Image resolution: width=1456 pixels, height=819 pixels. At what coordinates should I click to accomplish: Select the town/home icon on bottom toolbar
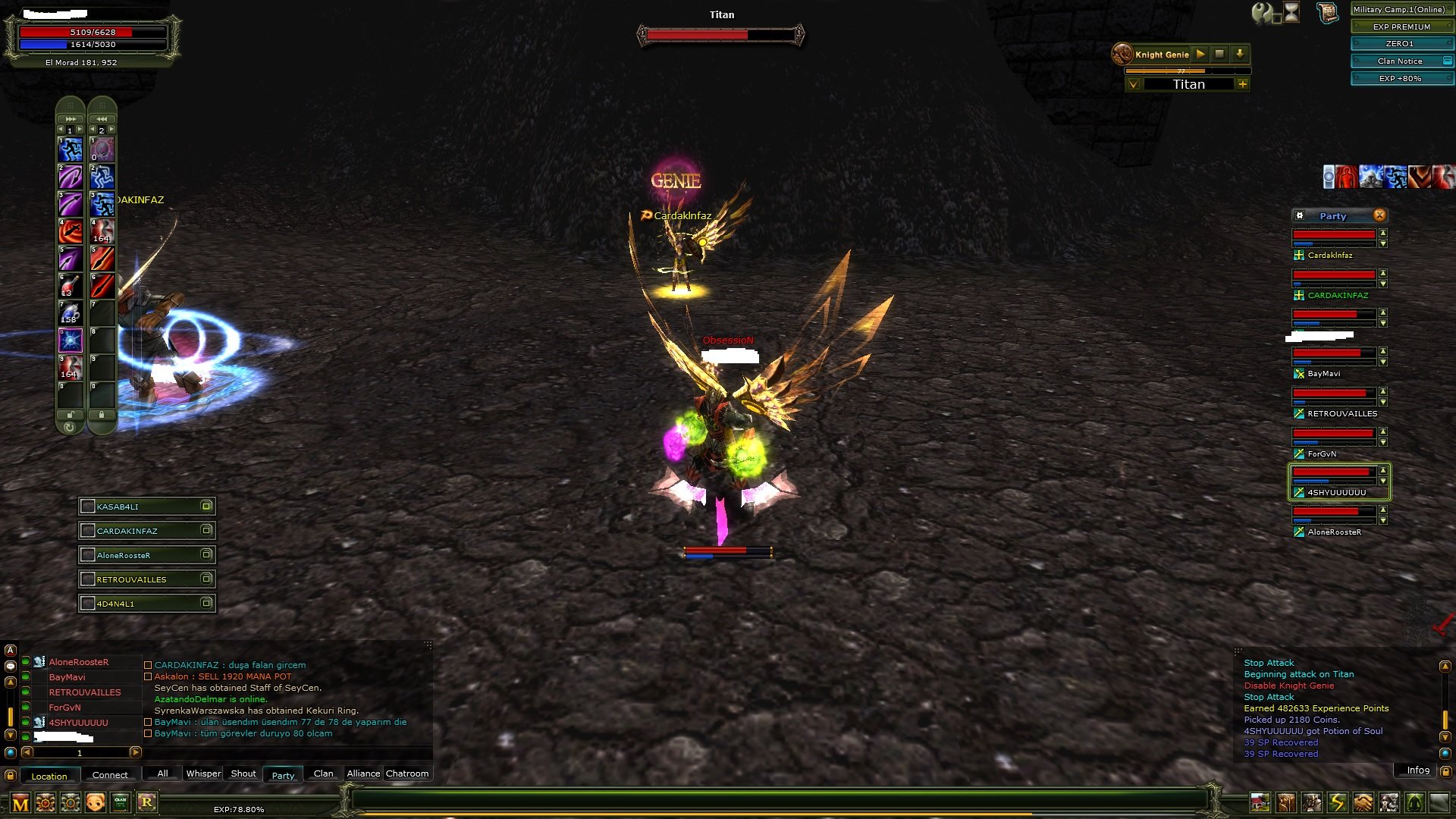point(1260,803)
